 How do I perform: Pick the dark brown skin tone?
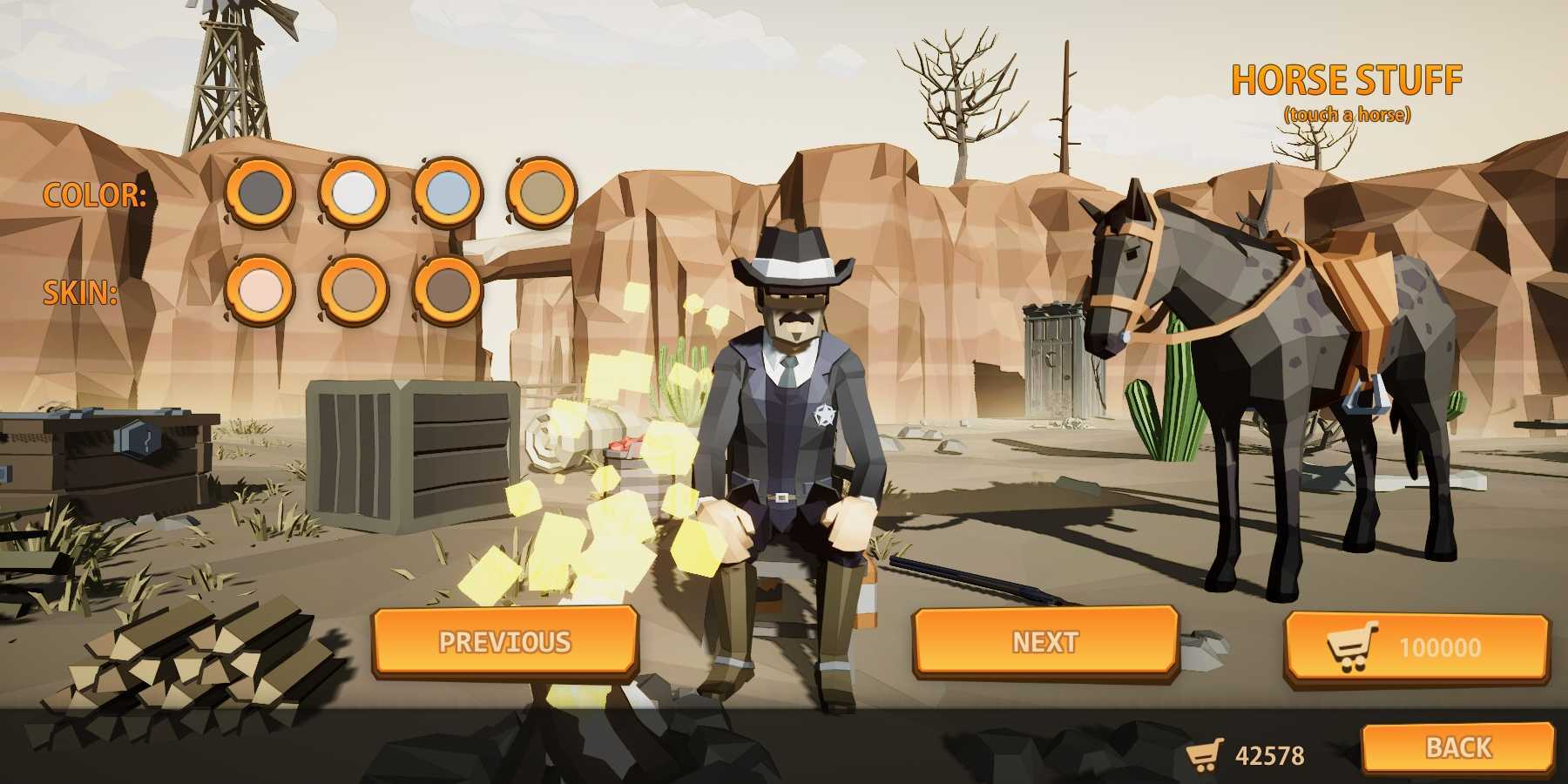tap(447, 289)
